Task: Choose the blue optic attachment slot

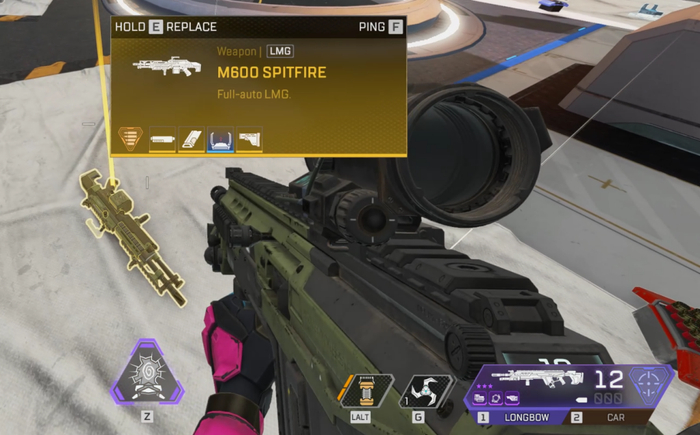Action: pyautogui.click(x=221, y=139)
